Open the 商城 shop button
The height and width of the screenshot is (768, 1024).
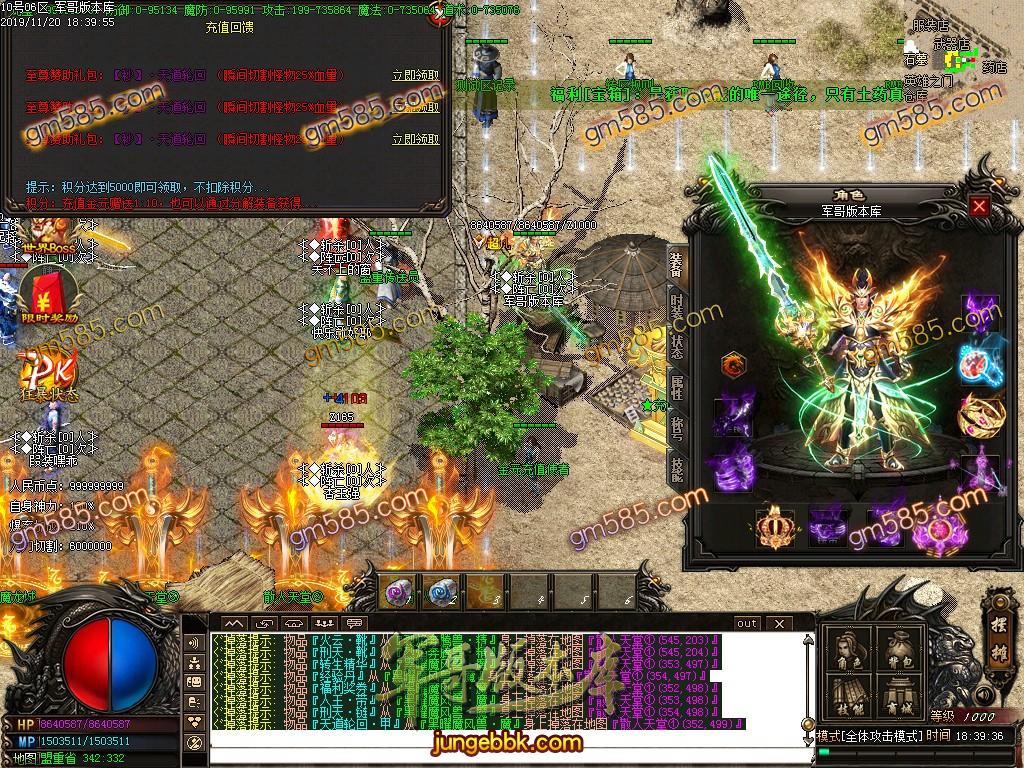(897, 695)
